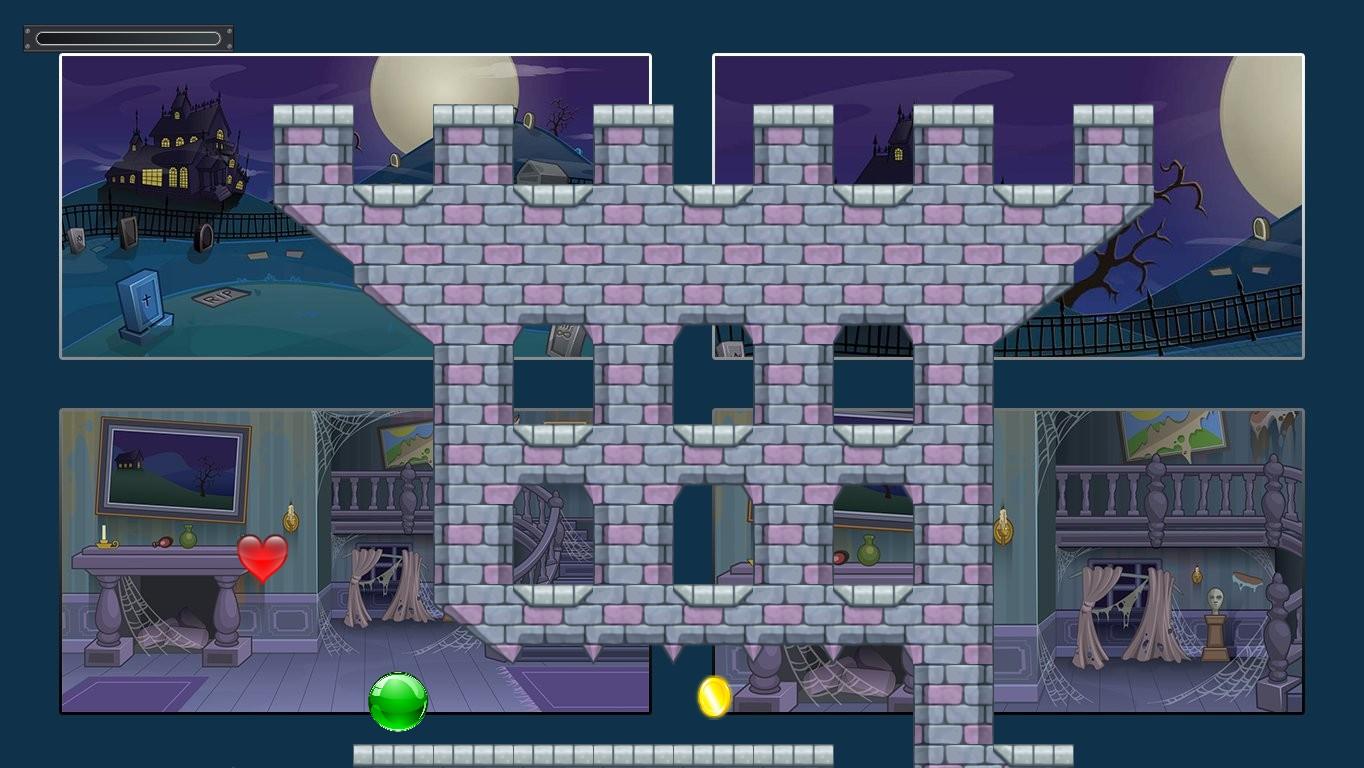1364x768 pixels.
Task: Click the RIP grave slab
Action: tap(222, 295)
